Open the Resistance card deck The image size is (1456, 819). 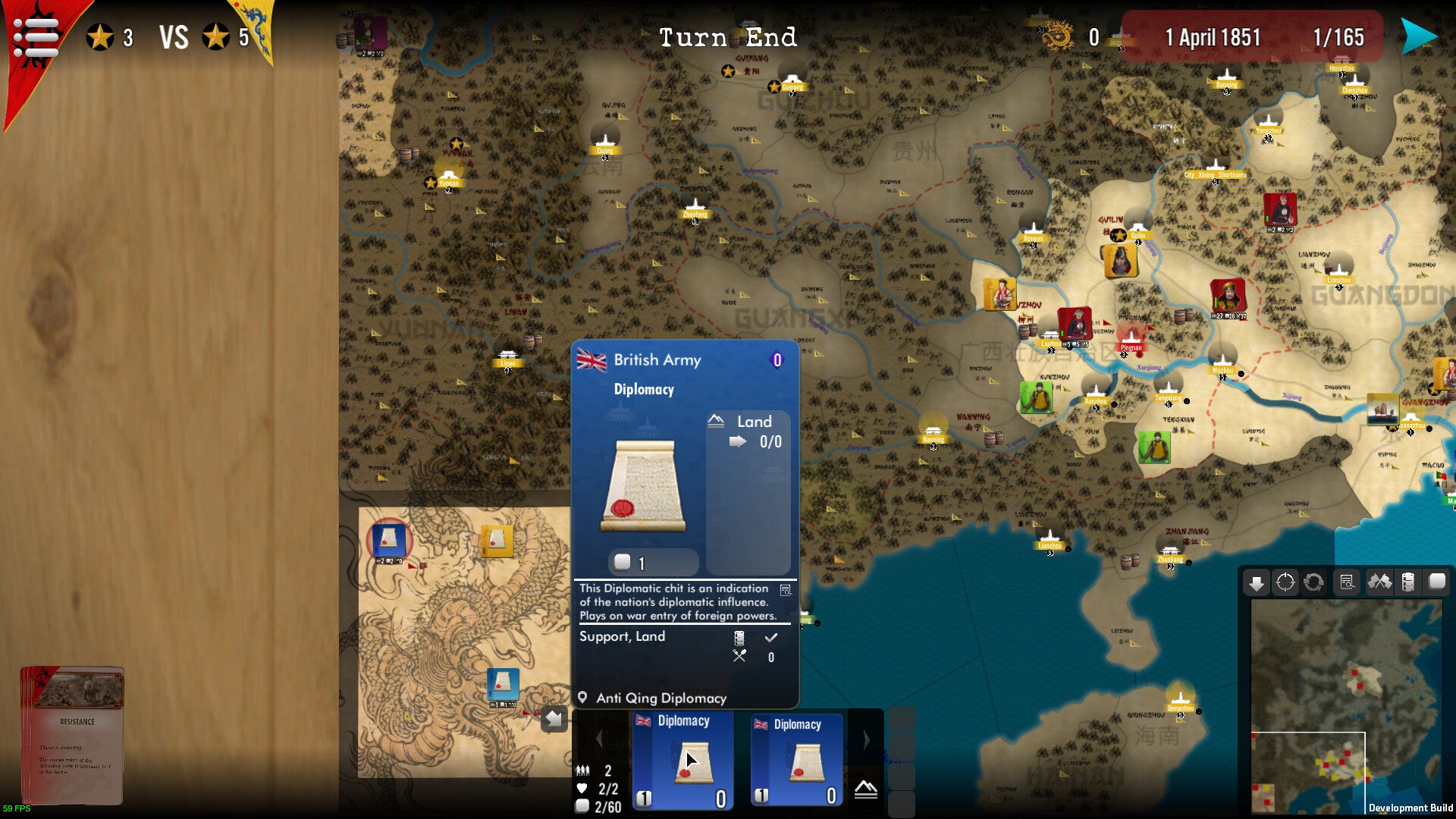(x=72, y=734)
